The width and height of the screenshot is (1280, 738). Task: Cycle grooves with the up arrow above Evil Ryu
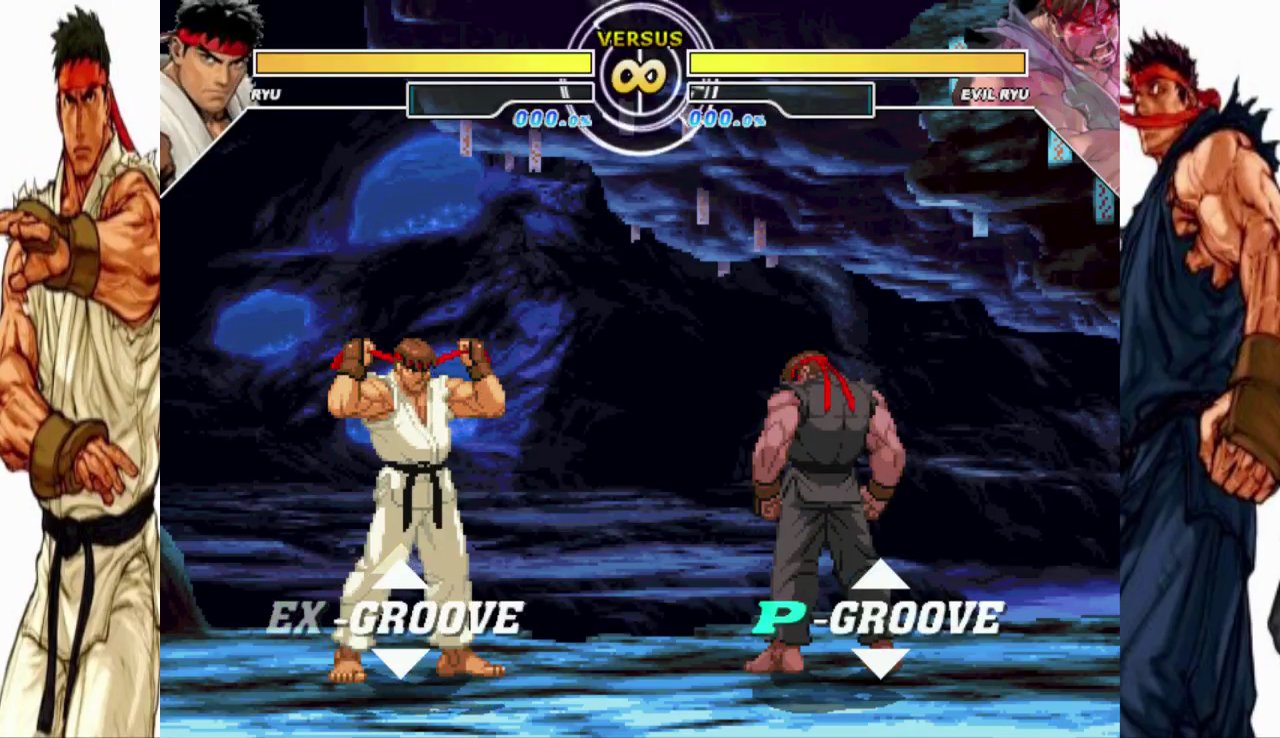click(x=880, y=580)
